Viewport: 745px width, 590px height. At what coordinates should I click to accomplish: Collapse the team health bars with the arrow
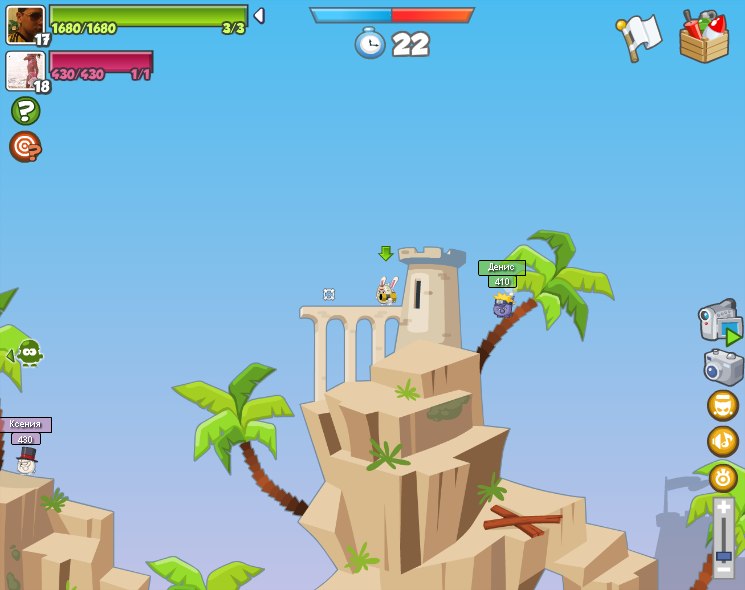click(x=259, y=15)
